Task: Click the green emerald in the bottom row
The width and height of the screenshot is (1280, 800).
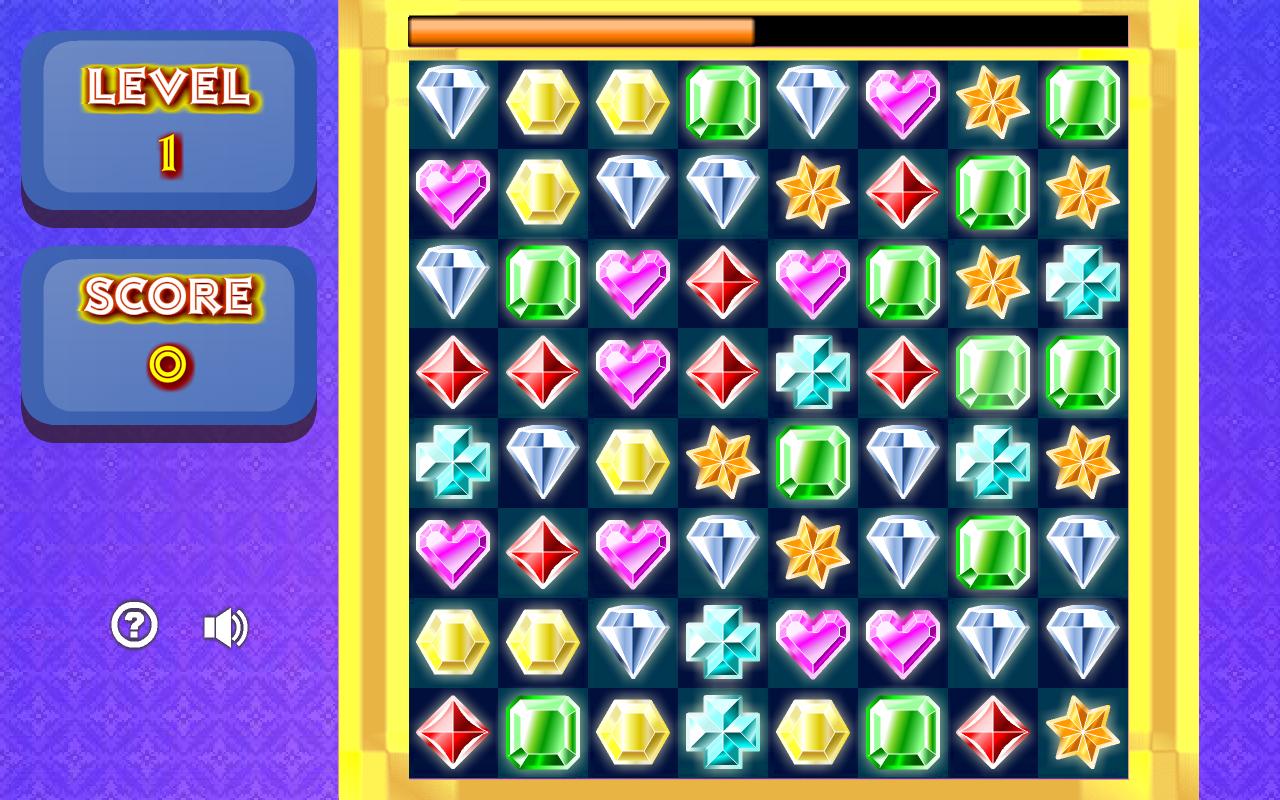Action: (543, 732)
